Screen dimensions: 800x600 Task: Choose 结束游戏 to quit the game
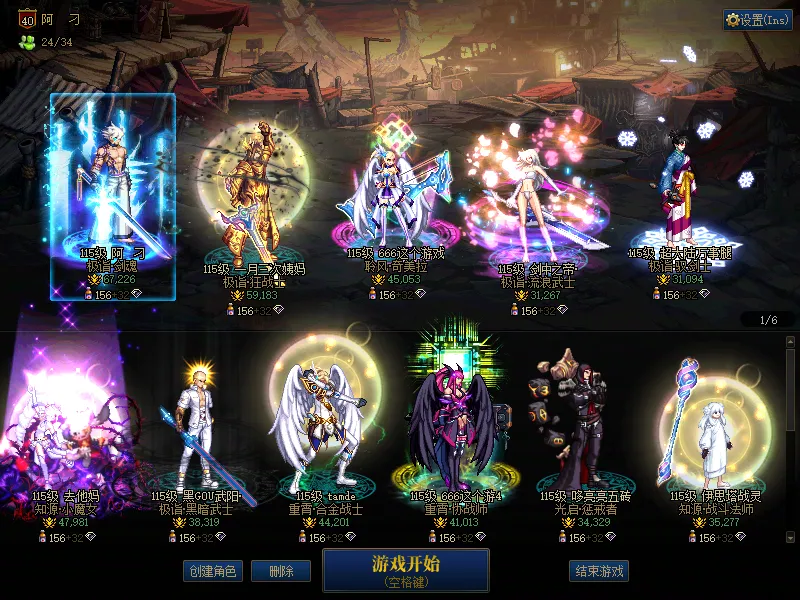(599, 571)
